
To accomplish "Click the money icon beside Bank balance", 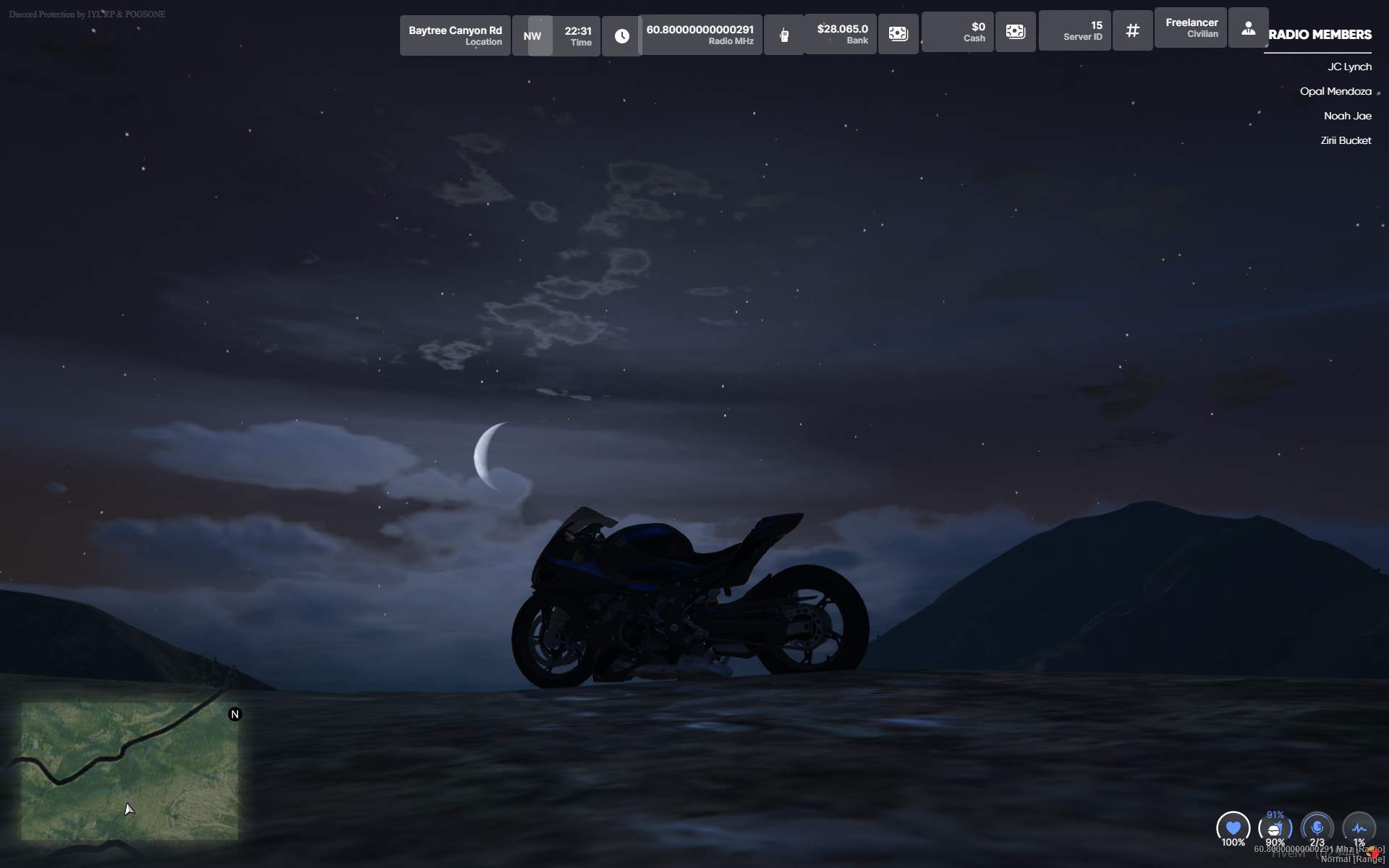I will point(898,34).
